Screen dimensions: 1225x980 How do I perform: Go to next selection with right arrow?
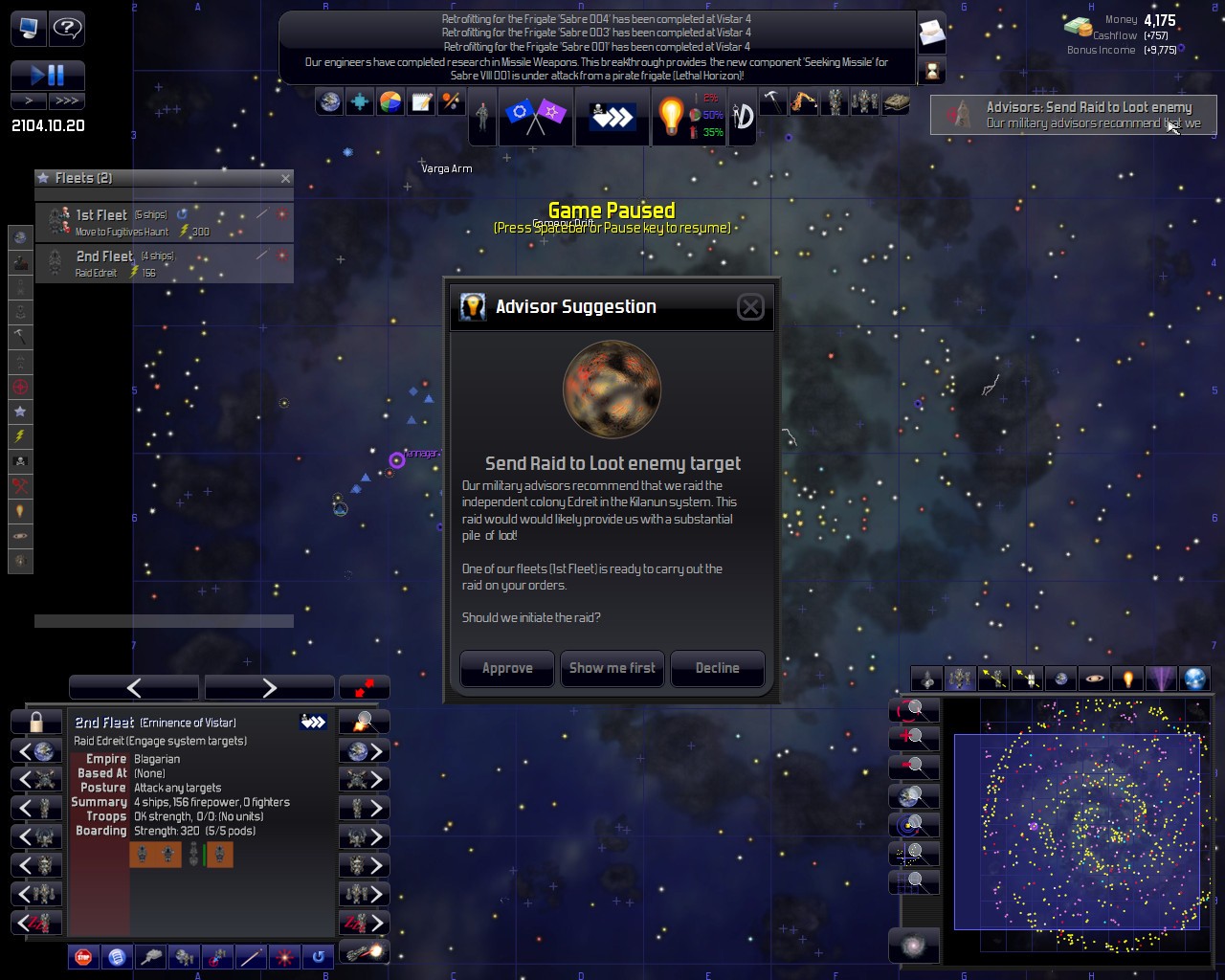[x=269, y=687]
